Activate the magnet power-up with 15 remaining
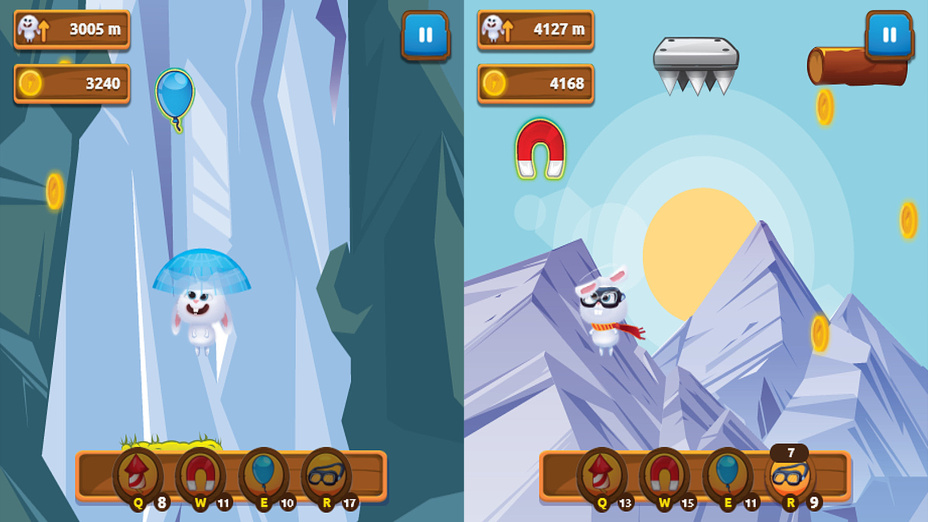The height and width of the screenshot is (522, 928). (665, 475)
